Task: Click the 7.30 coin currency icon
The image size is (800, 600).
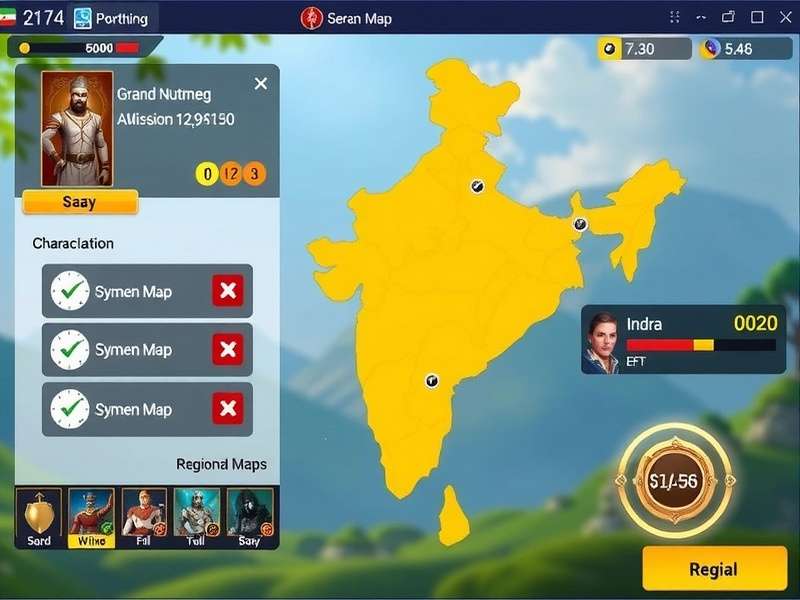Action: click(x=609, y=49)
